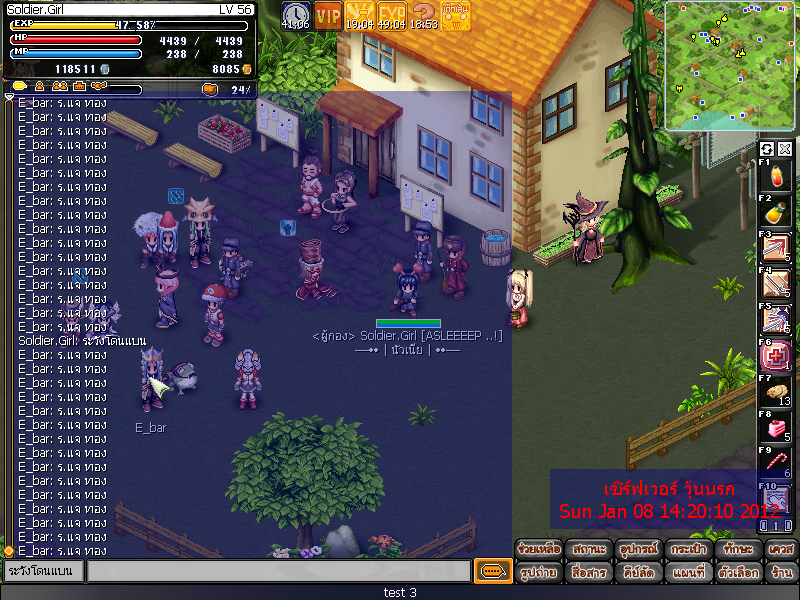Open the ทักษะ (Skills) window
This screenshot has width=800, height=600.
click(737, 549)
